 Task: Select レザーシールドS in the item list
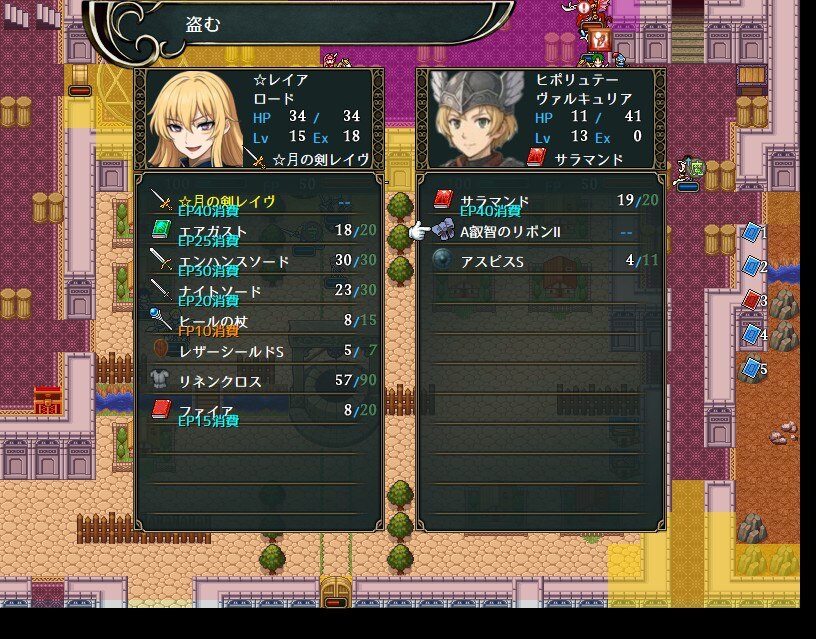[258, 351]
